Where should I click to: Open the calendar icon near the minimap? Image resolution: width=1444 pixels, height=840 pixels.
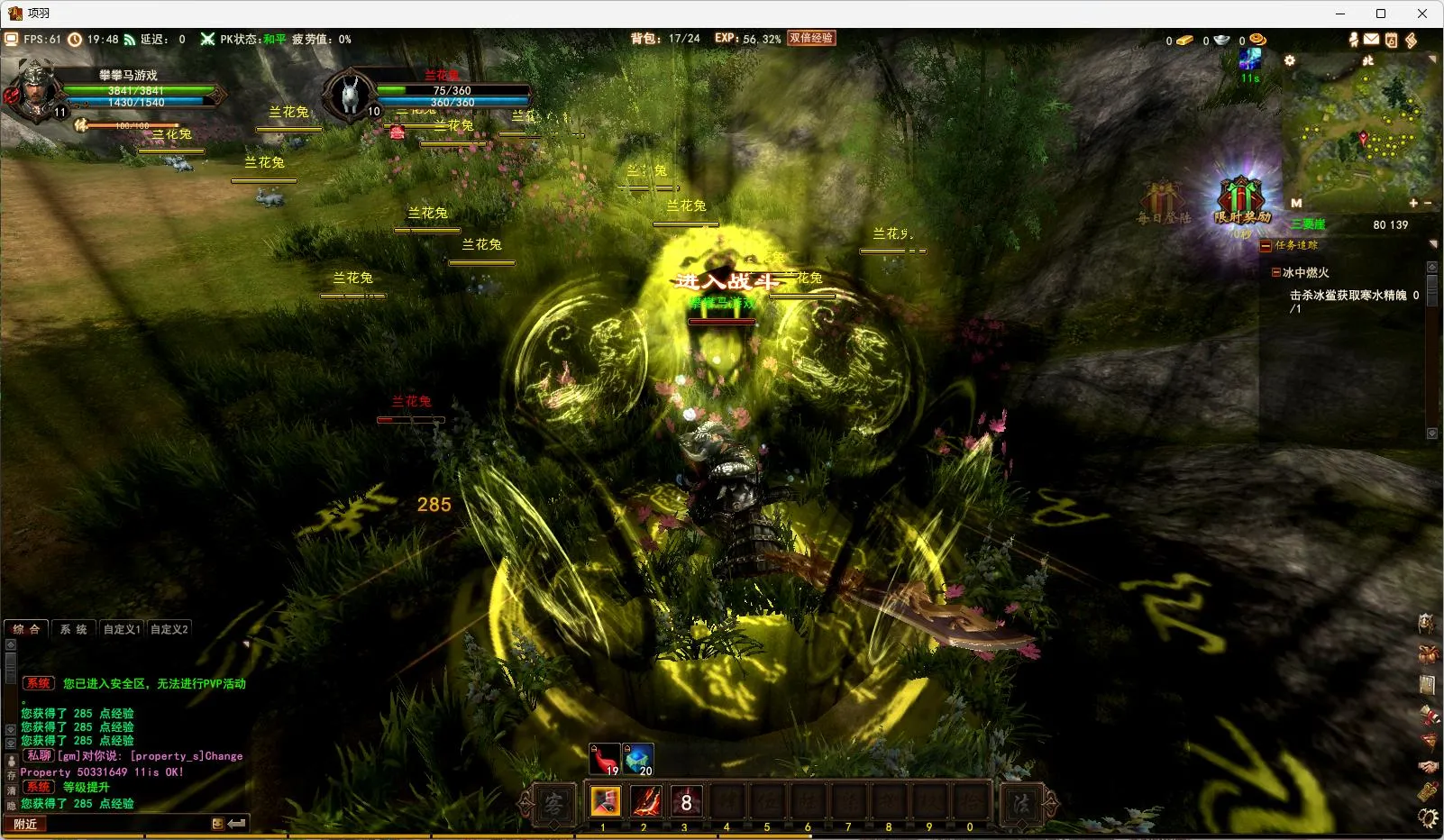pyautogui.click(x=1391, y=40)
